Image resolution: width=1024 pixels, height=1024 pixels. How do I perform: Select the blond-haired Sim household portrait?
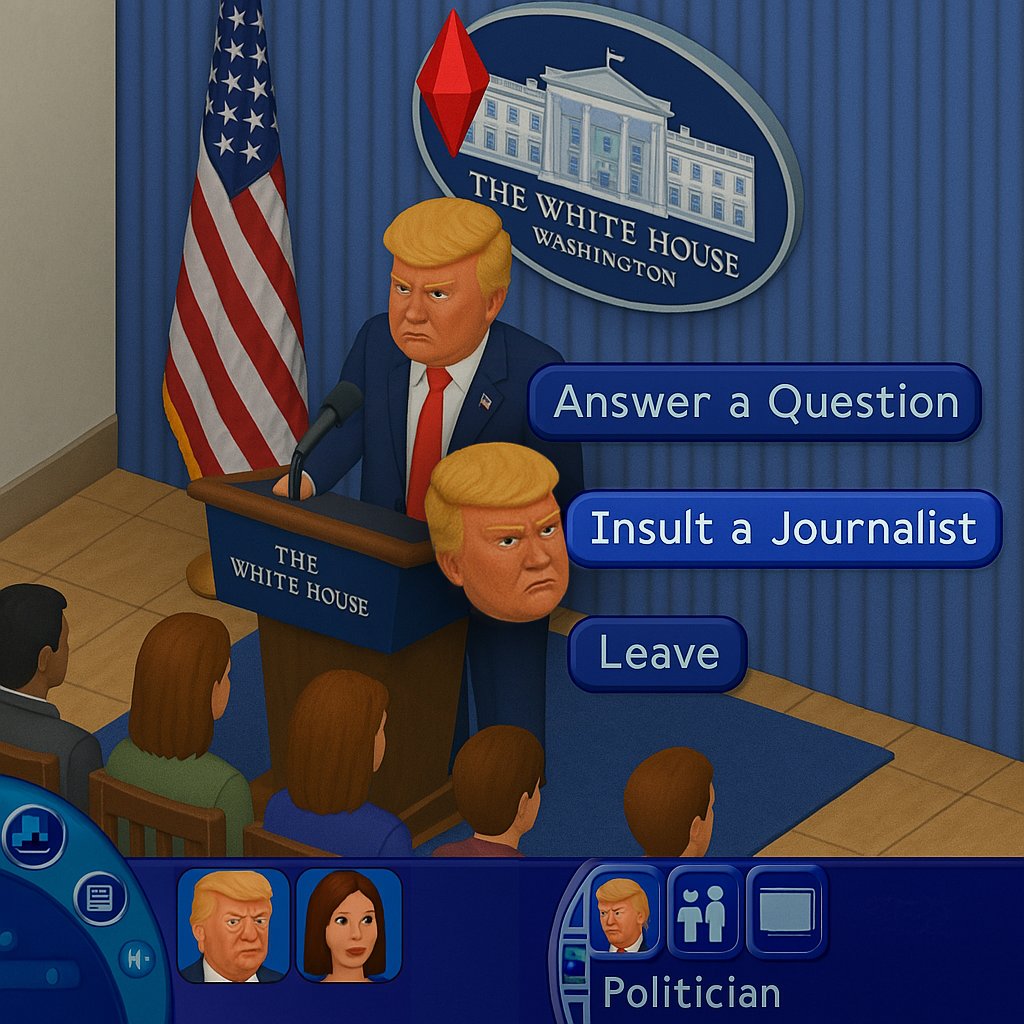coord(233,925)
